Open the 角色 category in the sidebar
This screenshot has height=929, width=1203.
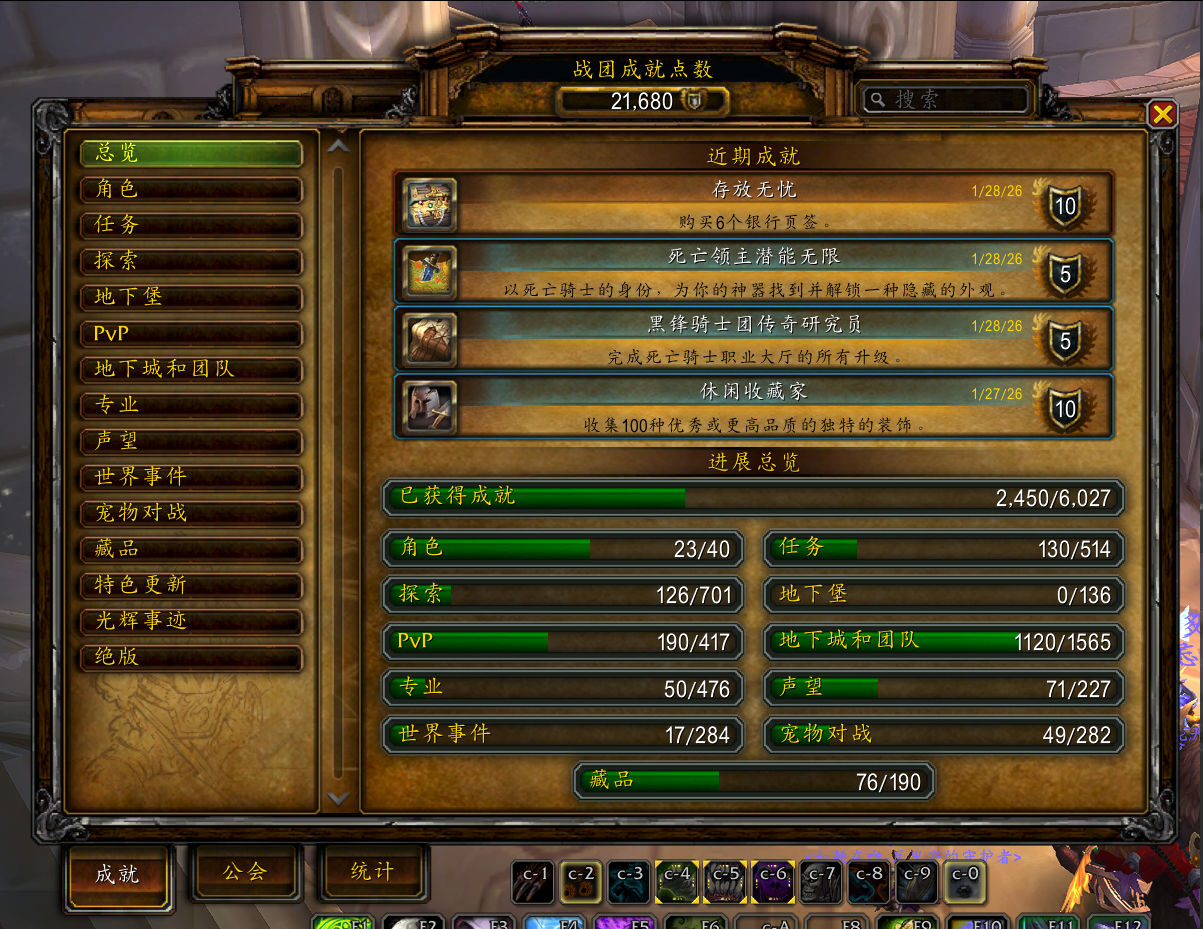click(x=191, y=189)
